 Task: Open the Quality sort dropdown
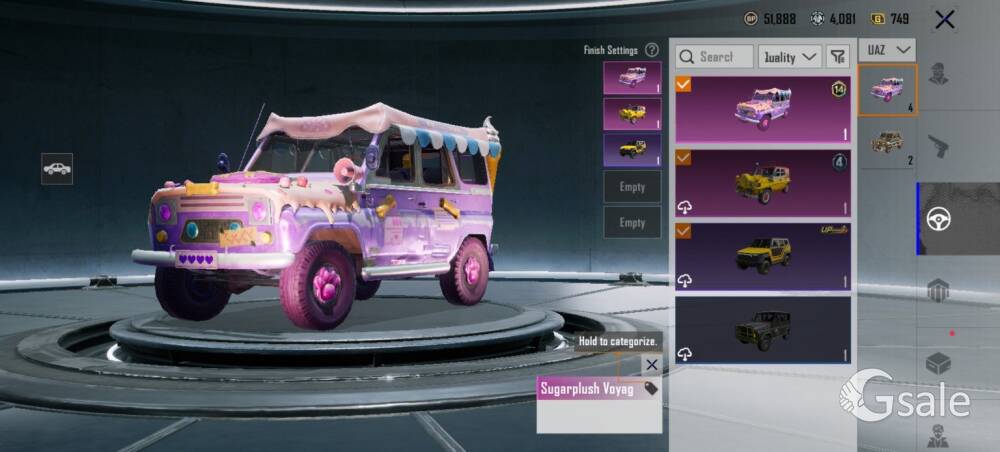pos(789,57)
